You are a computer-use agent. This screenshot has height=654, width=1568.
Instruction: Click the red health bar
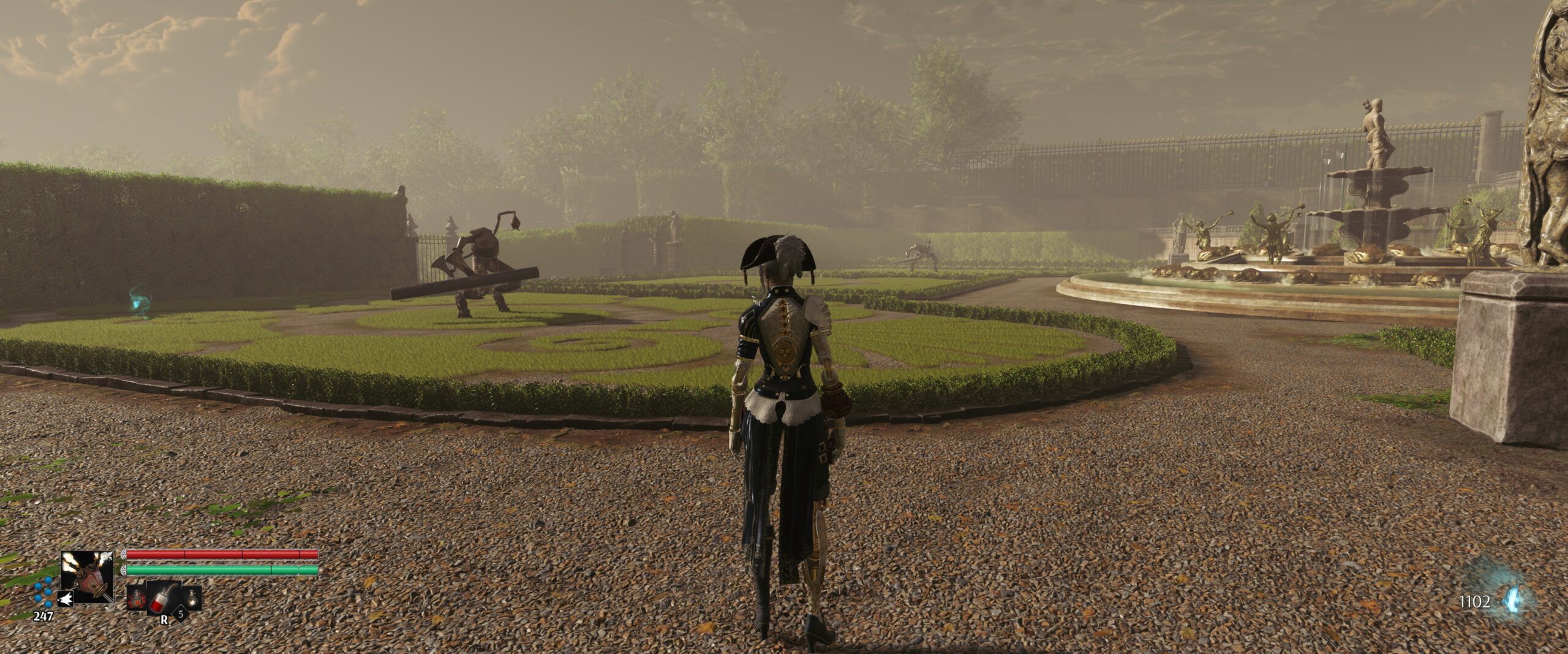click(221, 555)
